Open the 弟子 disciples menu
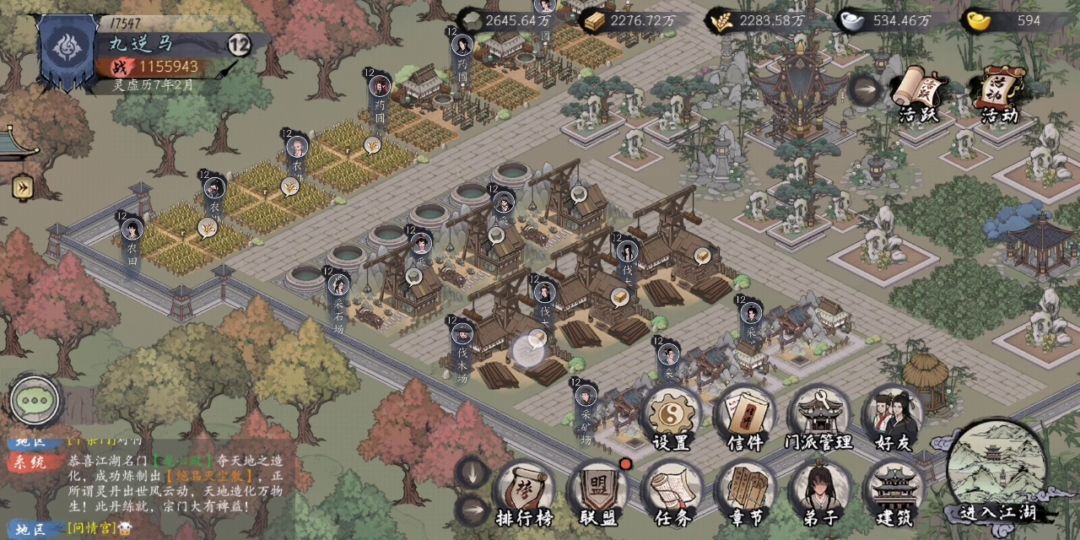The height and width of the screenshot is (540, 1080). pos(819,492)
